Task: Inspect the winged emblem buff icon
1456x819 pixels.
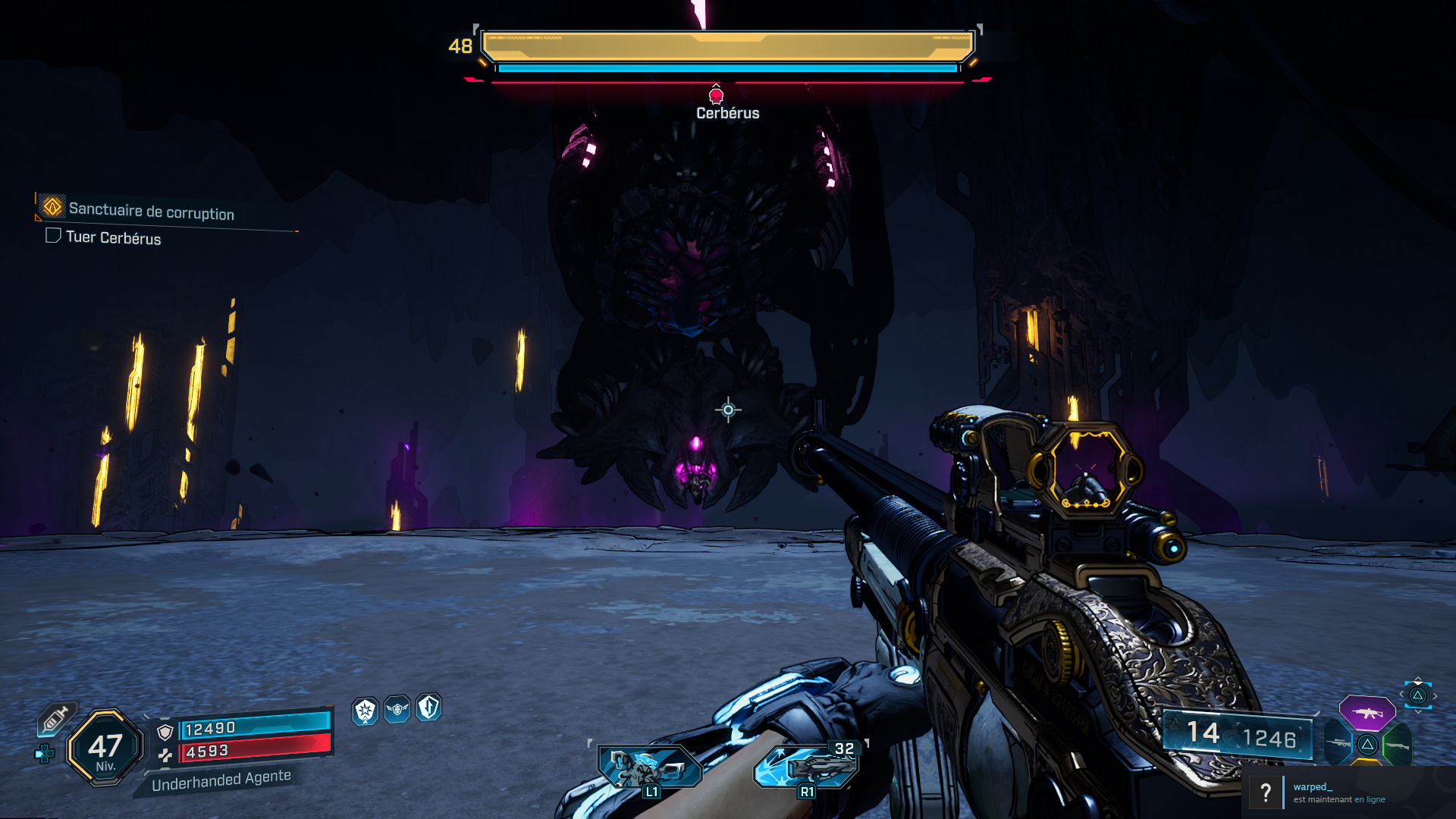Action: coord(397,709)
